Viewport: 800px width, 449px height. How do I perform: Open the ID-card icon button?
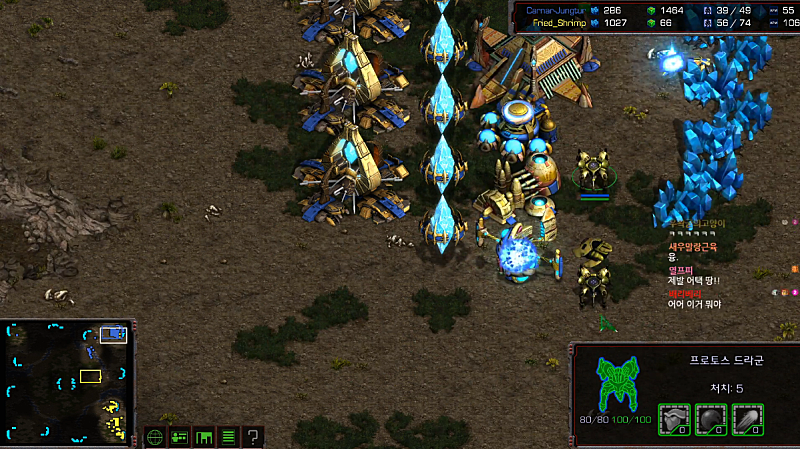coord(180,436)
